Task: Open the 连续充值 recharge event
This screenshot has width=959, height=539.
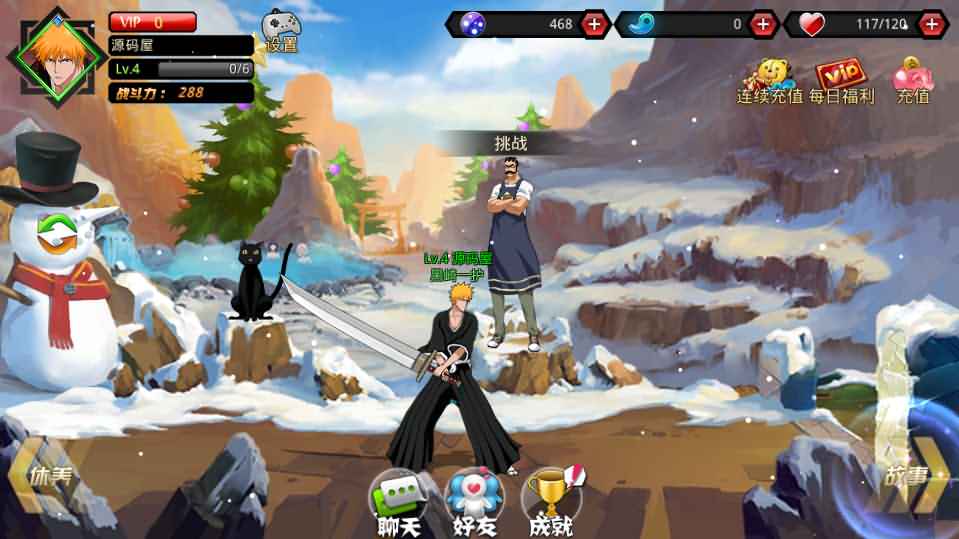Action: click(x=769, y=82)
